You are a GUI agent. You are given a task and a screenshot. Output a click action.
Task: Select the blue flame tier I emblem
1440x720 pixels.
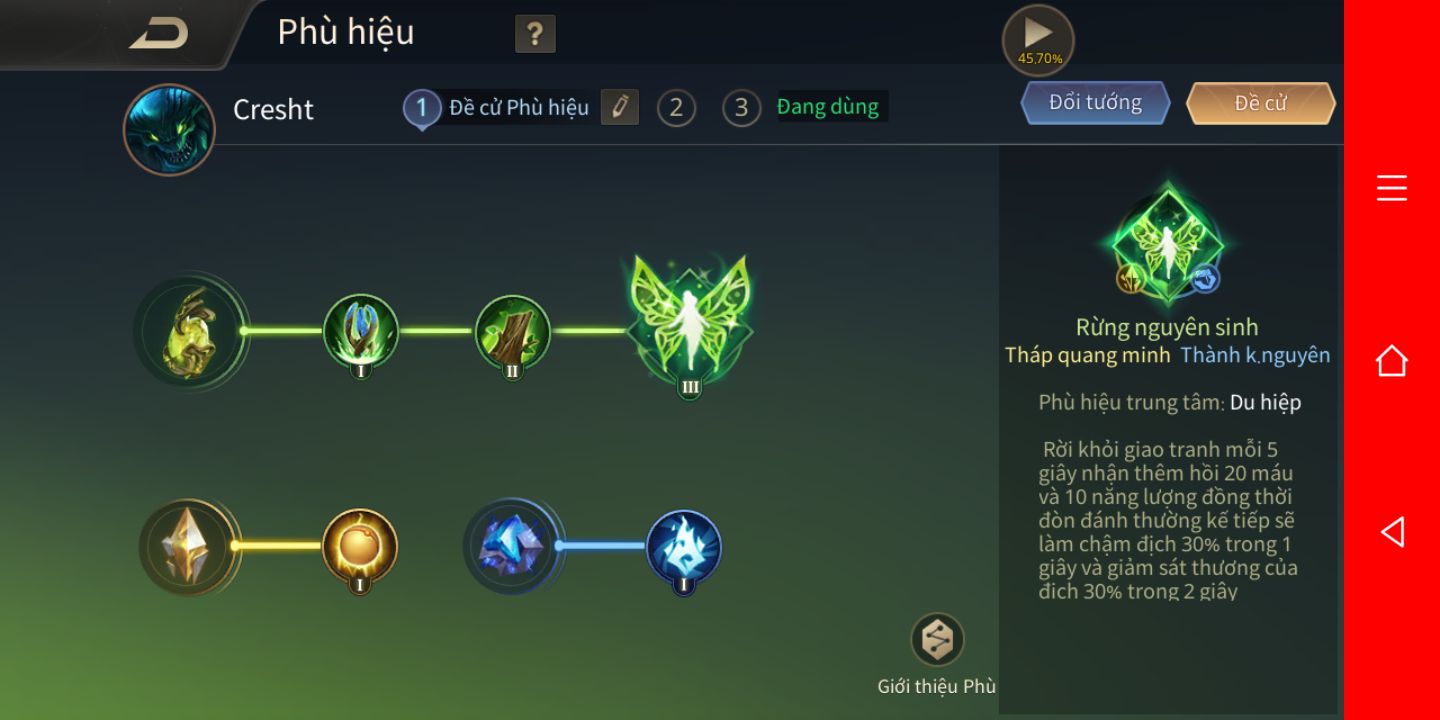tap(683, 547)
